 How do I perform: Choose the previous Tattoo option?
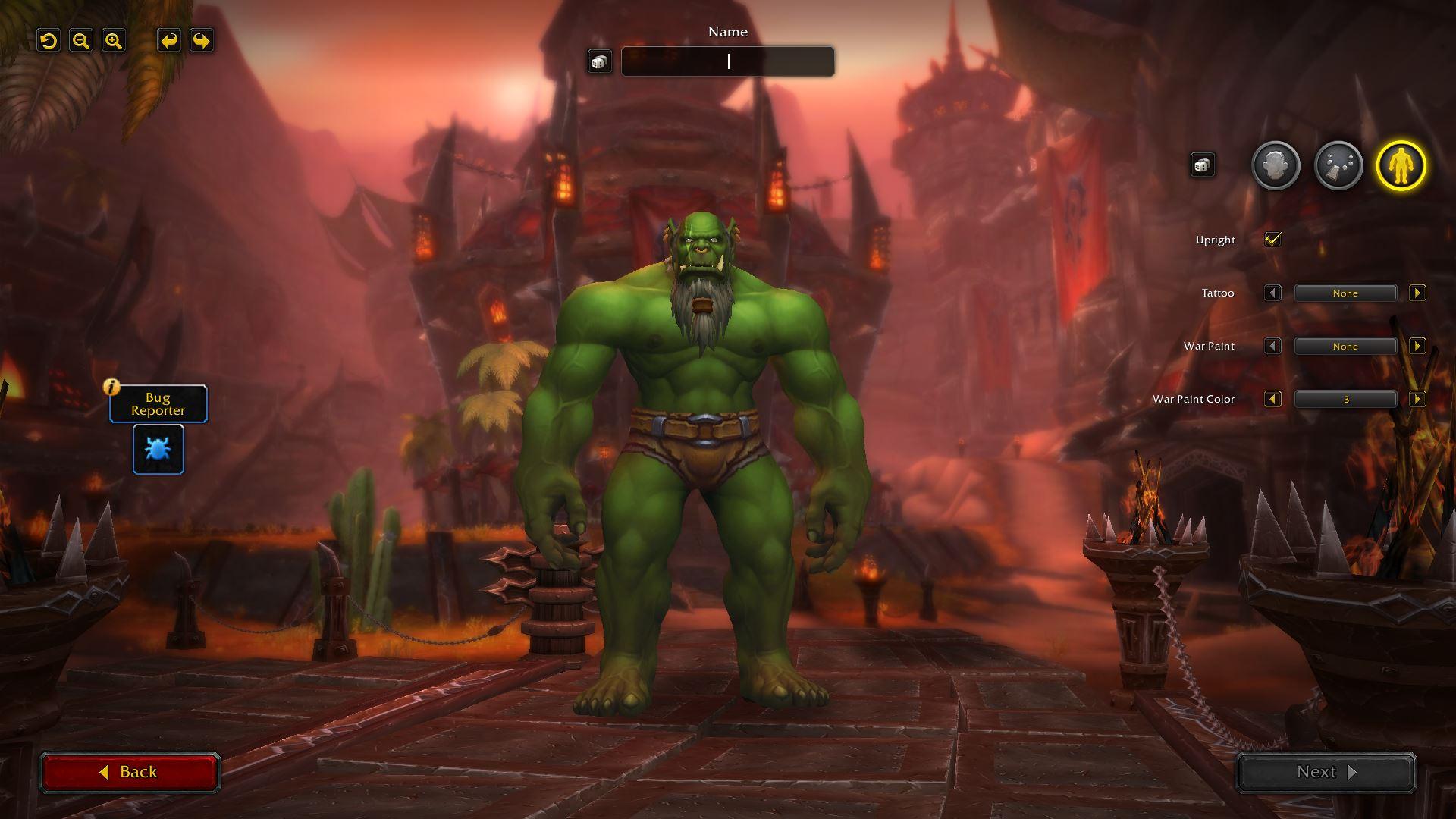click(x=1272, y=293)
